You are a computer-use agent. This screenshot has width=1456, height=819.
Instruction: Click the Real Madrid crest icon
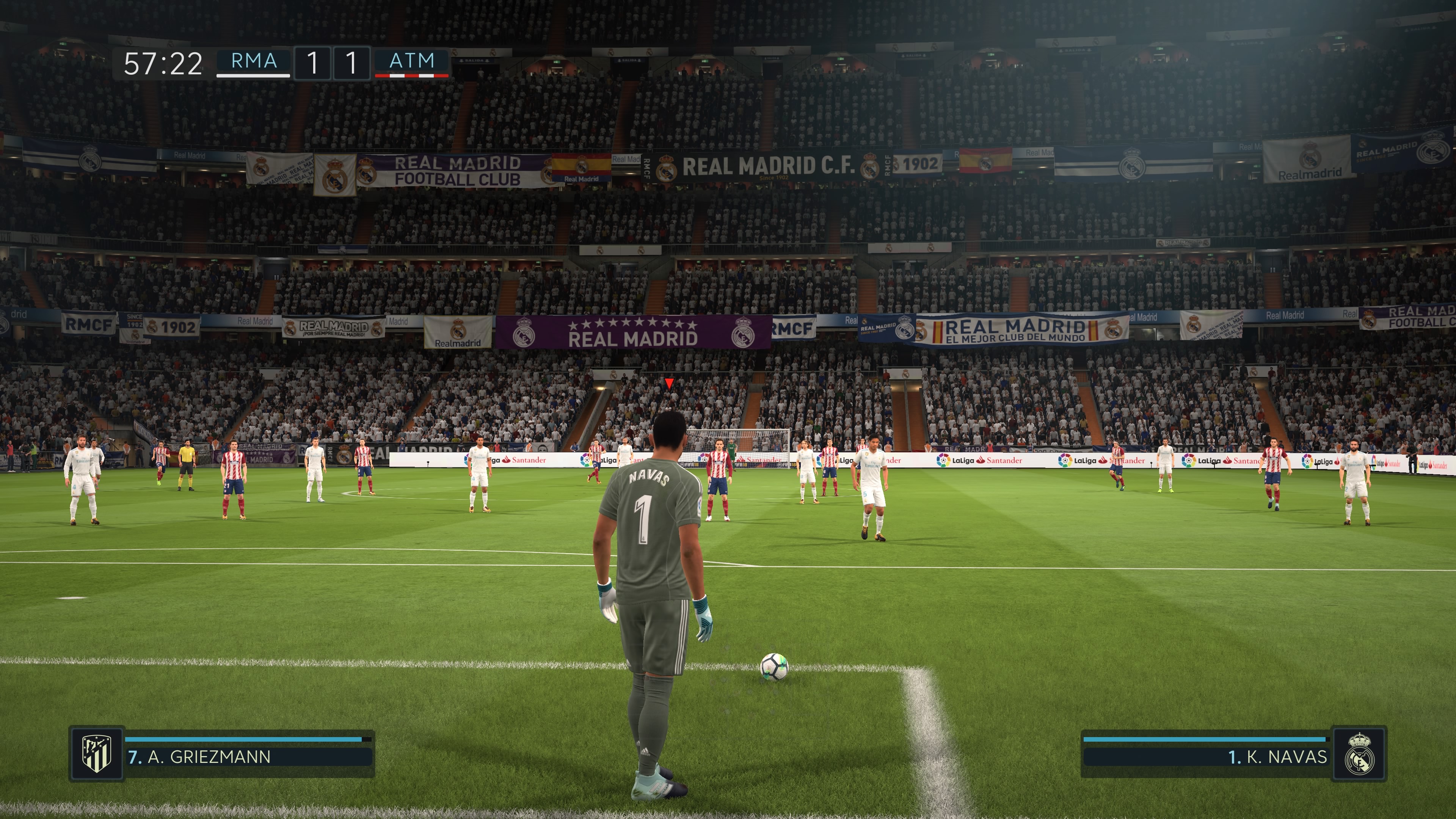point(1359,753)
